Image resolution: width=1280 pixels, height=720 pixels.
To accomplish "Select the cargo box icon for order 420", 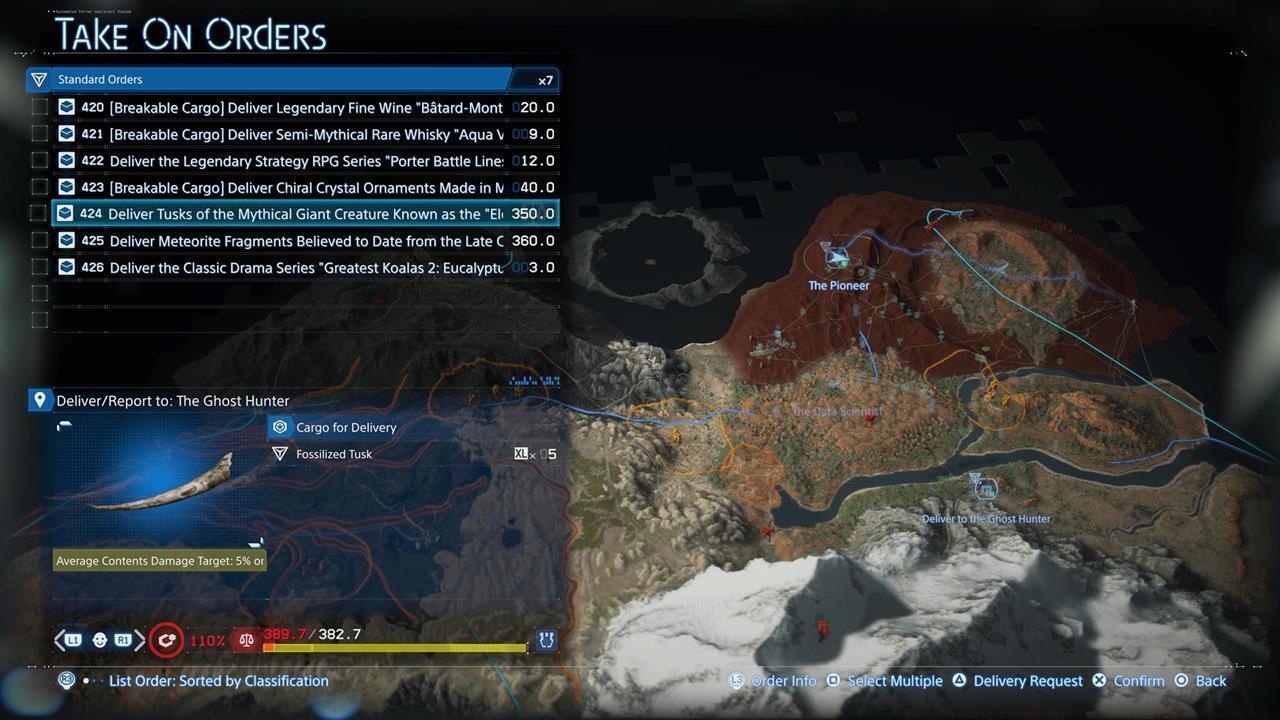I will [66, 107].
